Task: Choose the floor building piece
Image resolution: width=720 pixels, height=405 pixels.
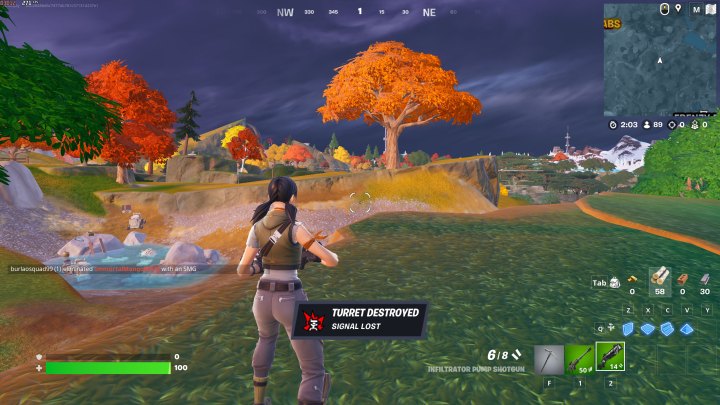Action: coord(647,328)
